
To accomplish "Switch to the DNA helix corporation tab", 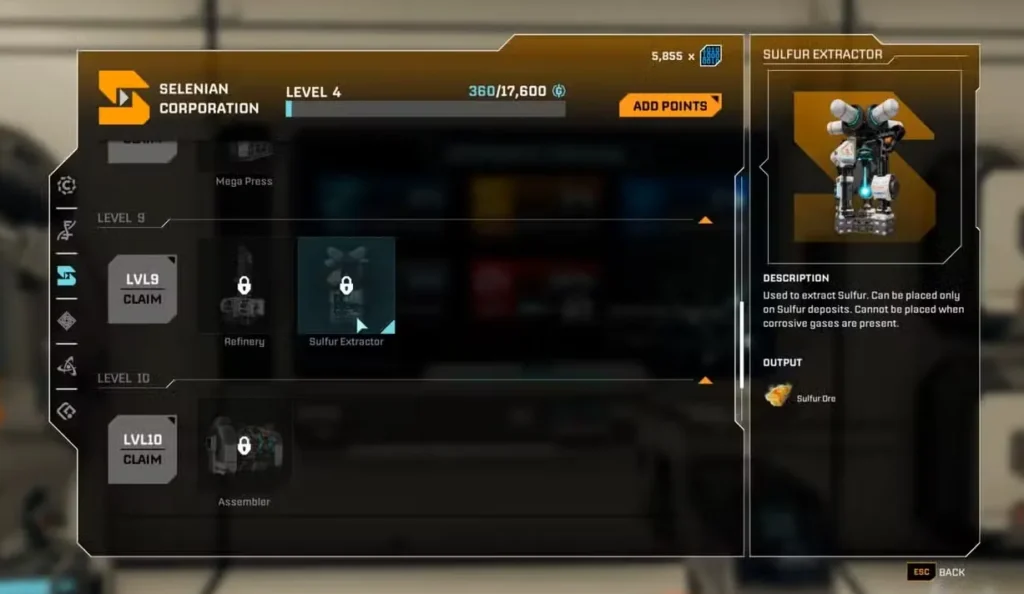I will point(67,231).
